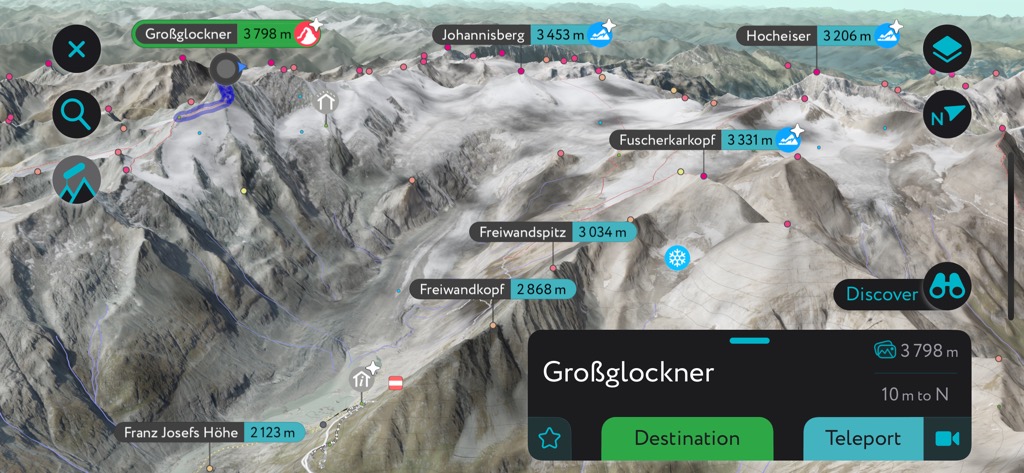Tap the blue snowflake map marker

(x=678, y=258)
